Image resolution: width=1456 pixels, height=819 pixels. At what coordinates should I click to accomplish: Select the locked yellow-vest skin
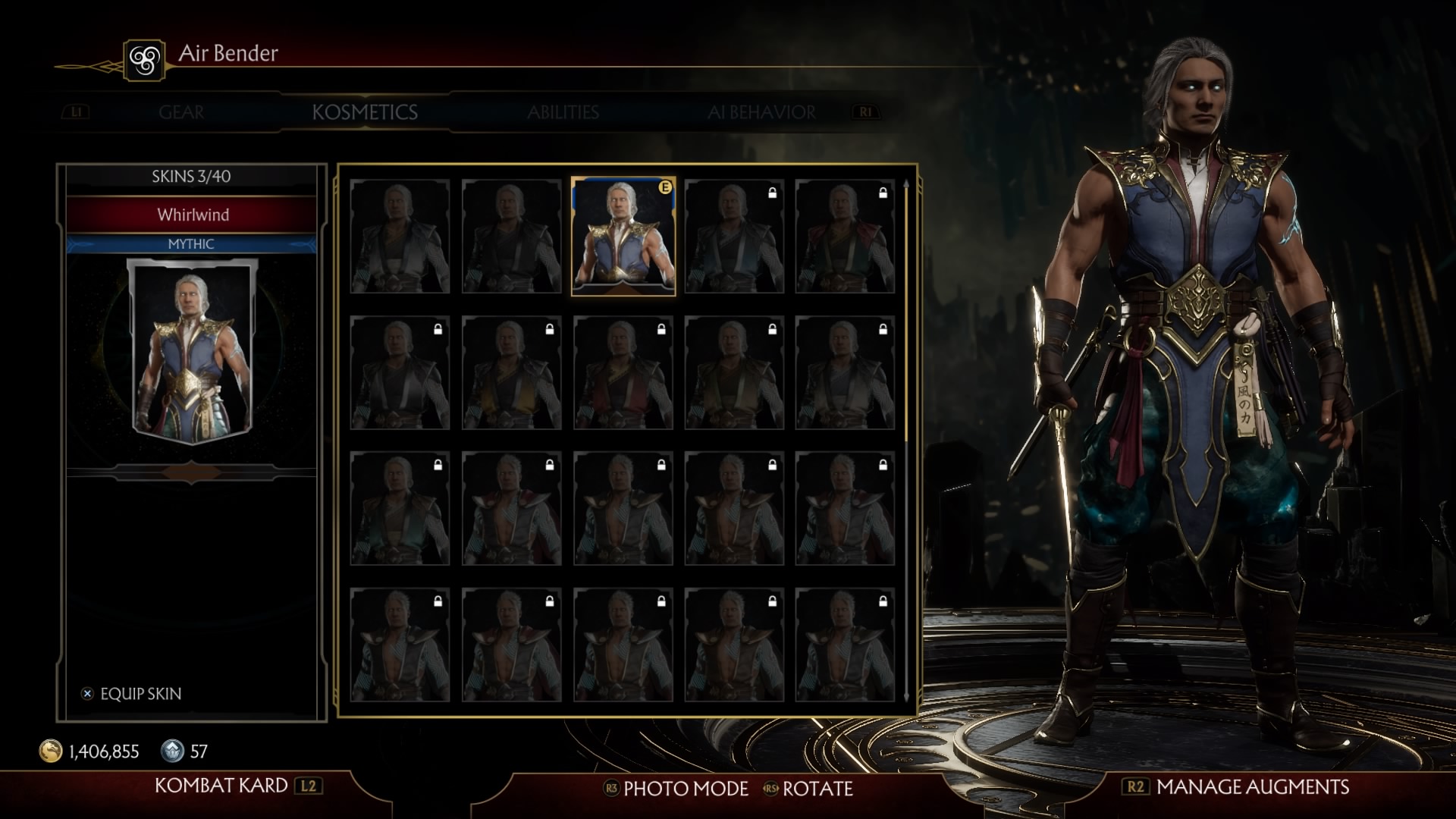click(x=511, y=373)
